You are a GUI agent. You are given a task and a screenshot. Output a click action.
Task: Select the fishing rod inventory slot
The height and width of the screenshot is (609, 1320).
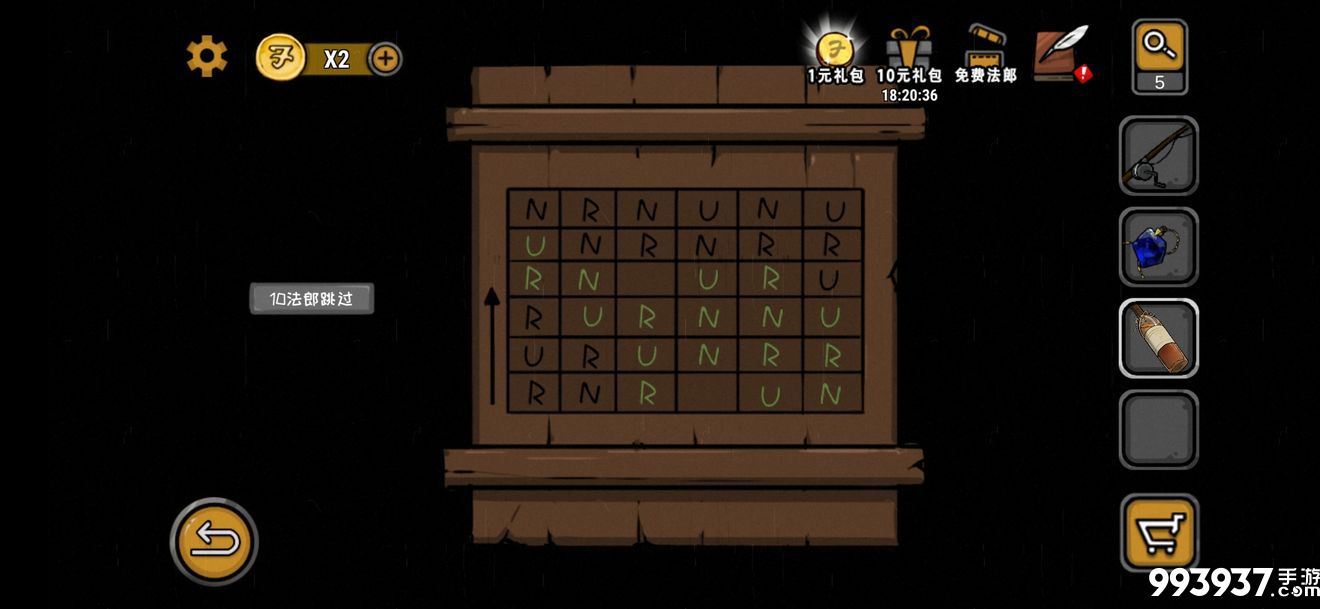pos(1158,156)
